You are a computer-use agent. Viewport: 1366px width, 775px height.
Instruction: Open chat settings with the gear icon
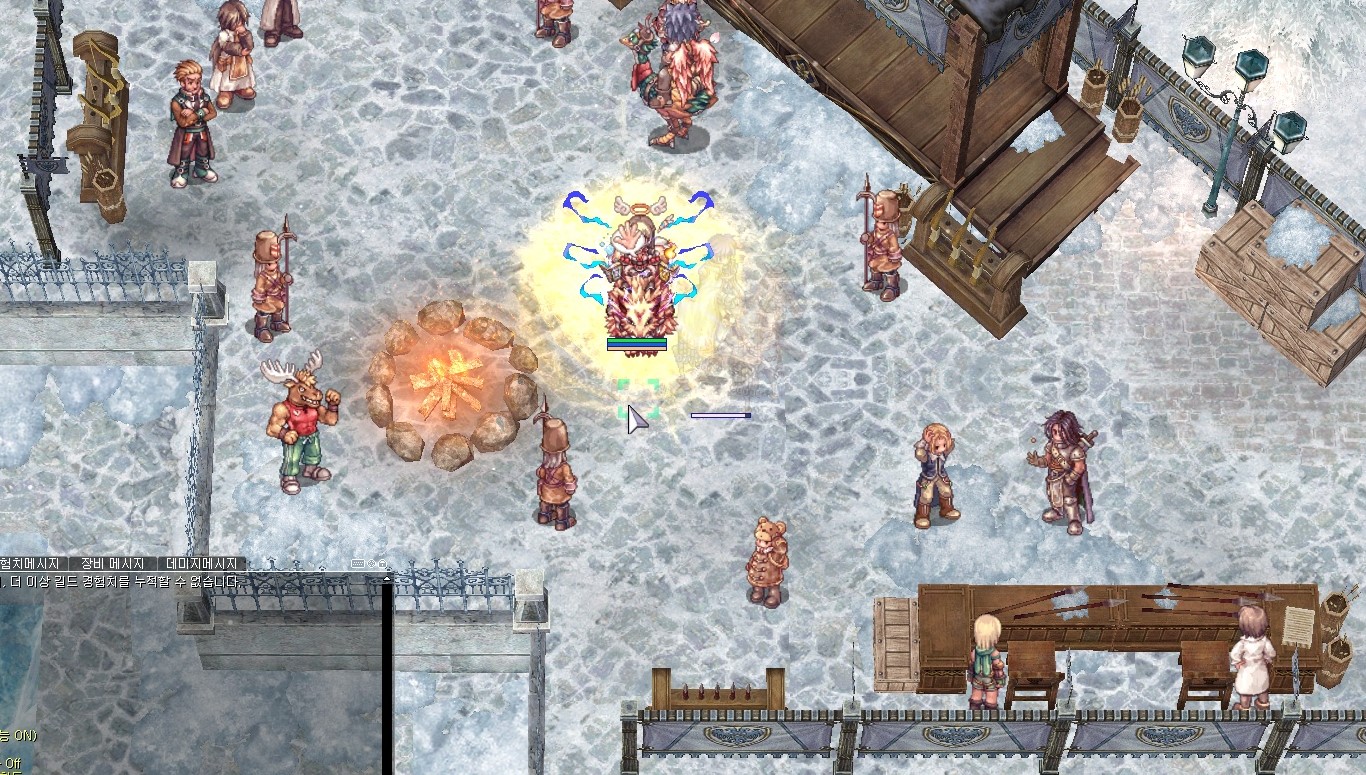click(x=371, y=564)
